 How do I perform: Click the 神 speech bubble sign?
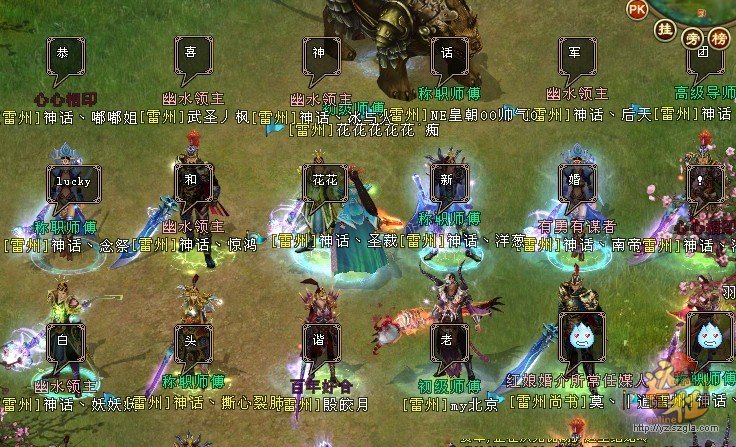coord(321,54)
